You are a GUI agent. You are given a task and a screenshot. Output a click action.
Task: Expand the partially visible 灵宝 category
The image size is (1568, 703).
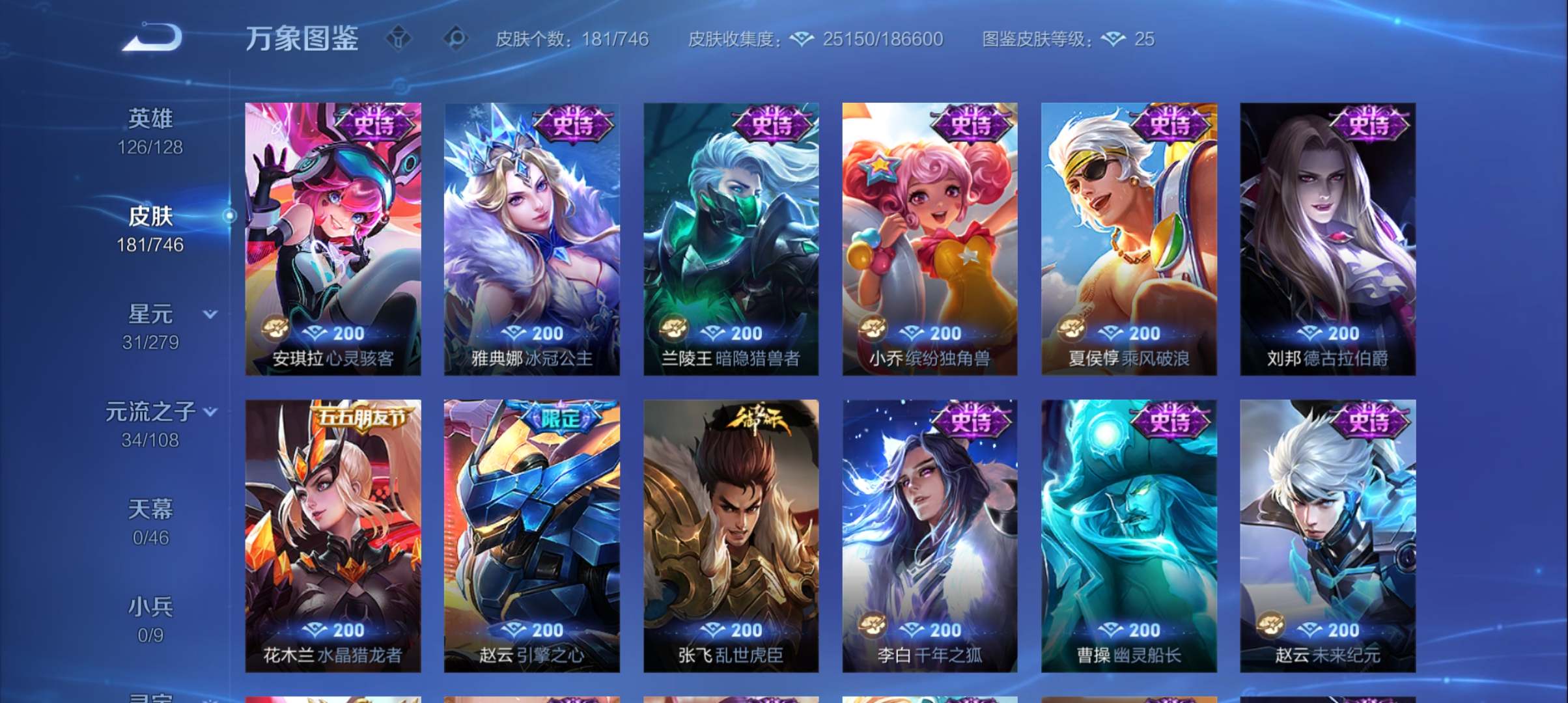click(x=151, y=695)
